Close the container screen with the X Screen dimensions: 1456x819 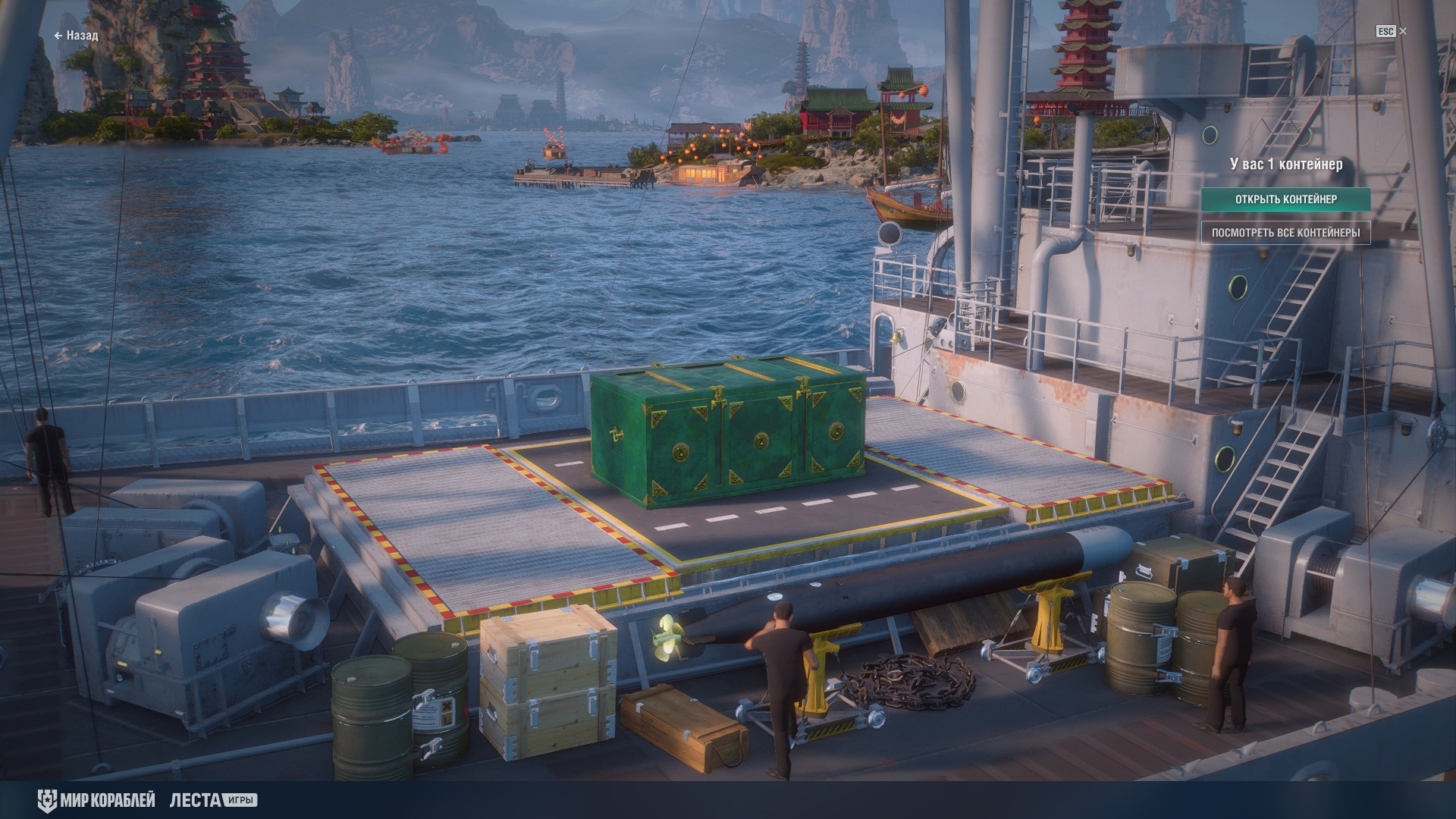[x=1403, y=31]
